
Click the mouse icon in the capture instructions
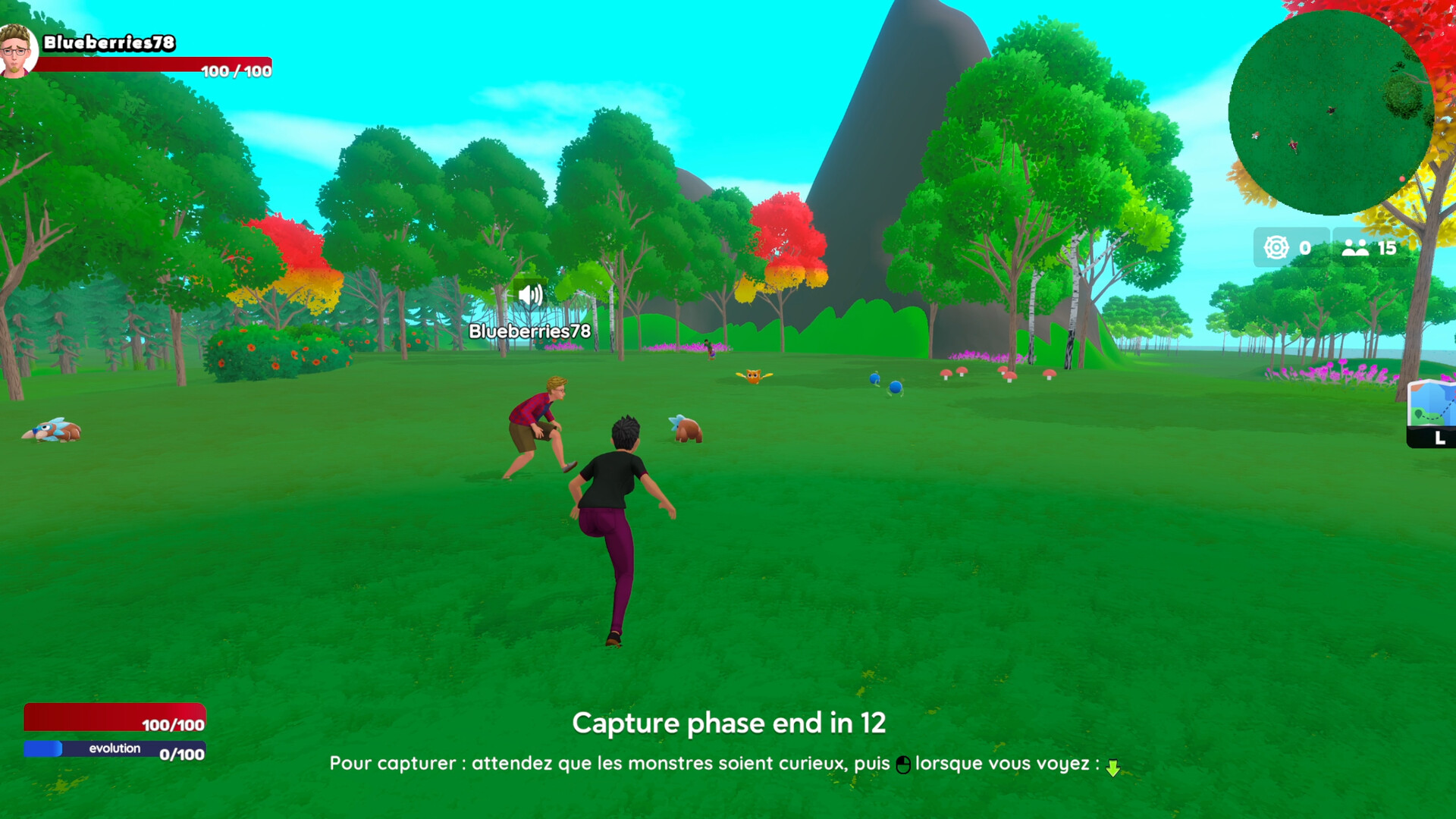point(905,764)
